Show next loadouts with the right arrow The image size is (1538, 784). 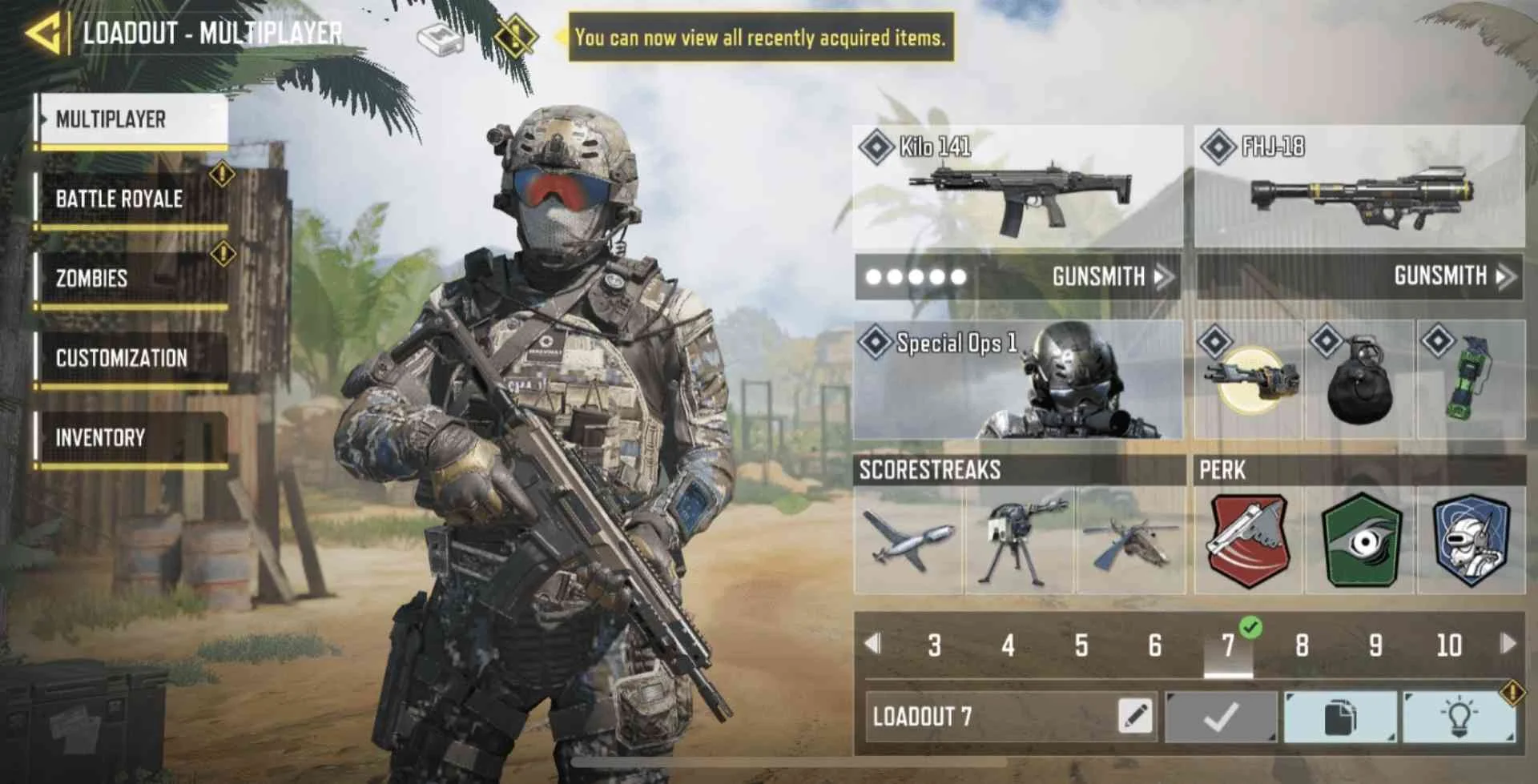(1508, 643)
